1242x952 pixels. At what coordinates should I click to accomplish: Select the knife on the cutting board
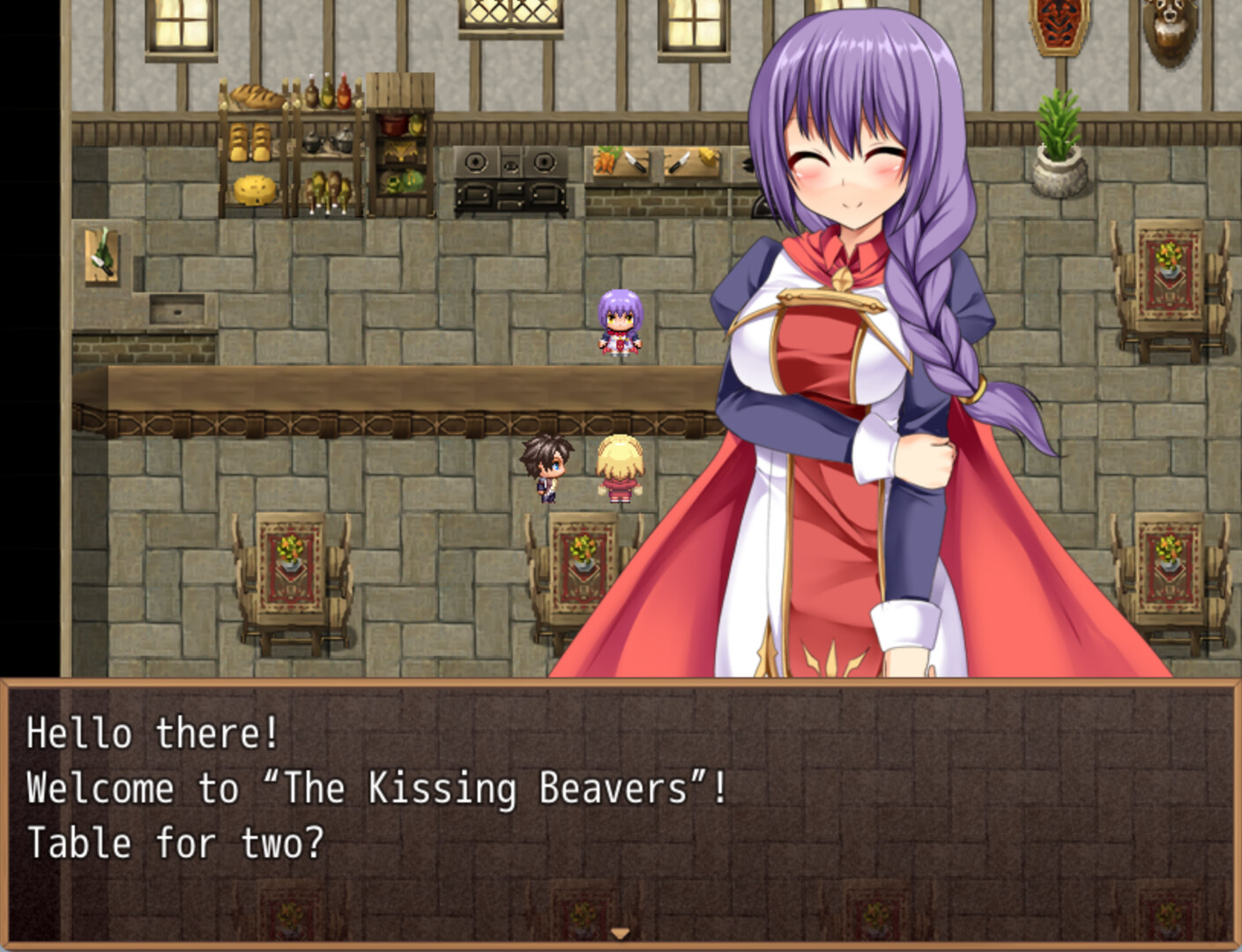coord(636,163)
